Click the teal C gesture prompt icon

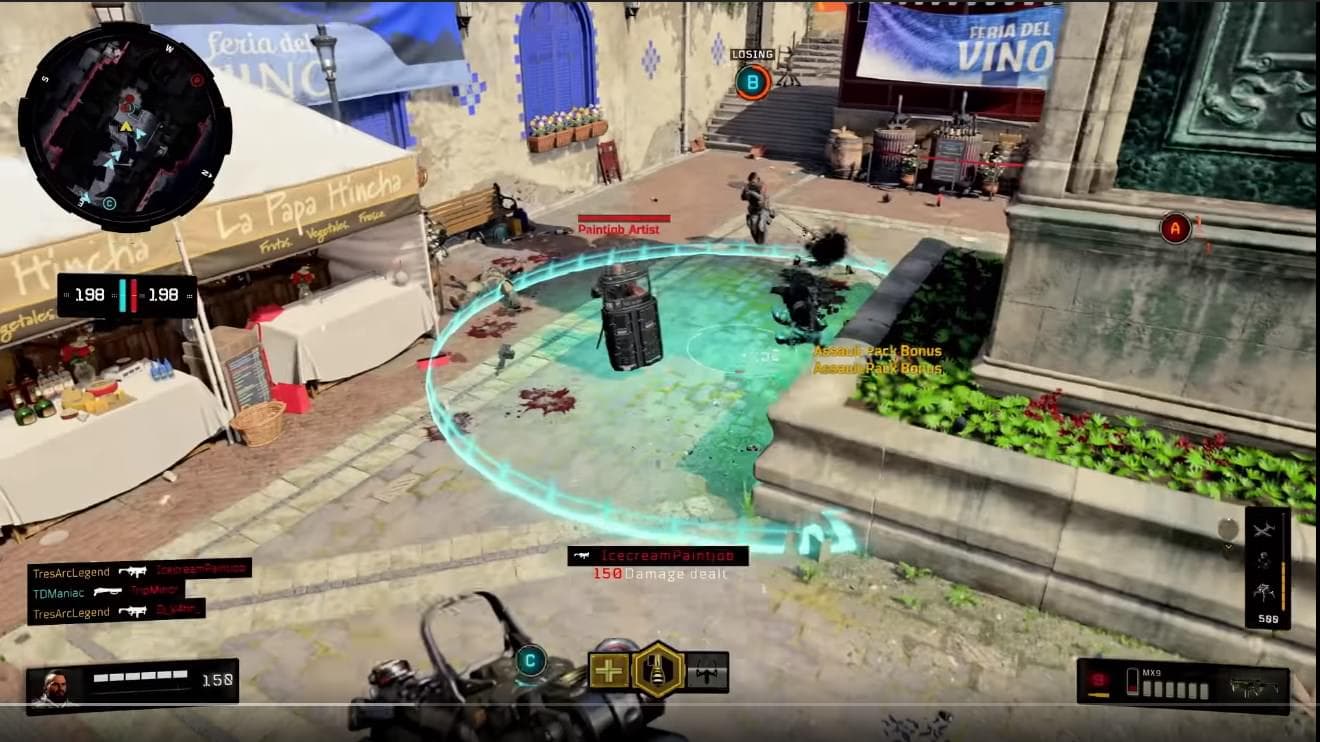click(530, 659)
